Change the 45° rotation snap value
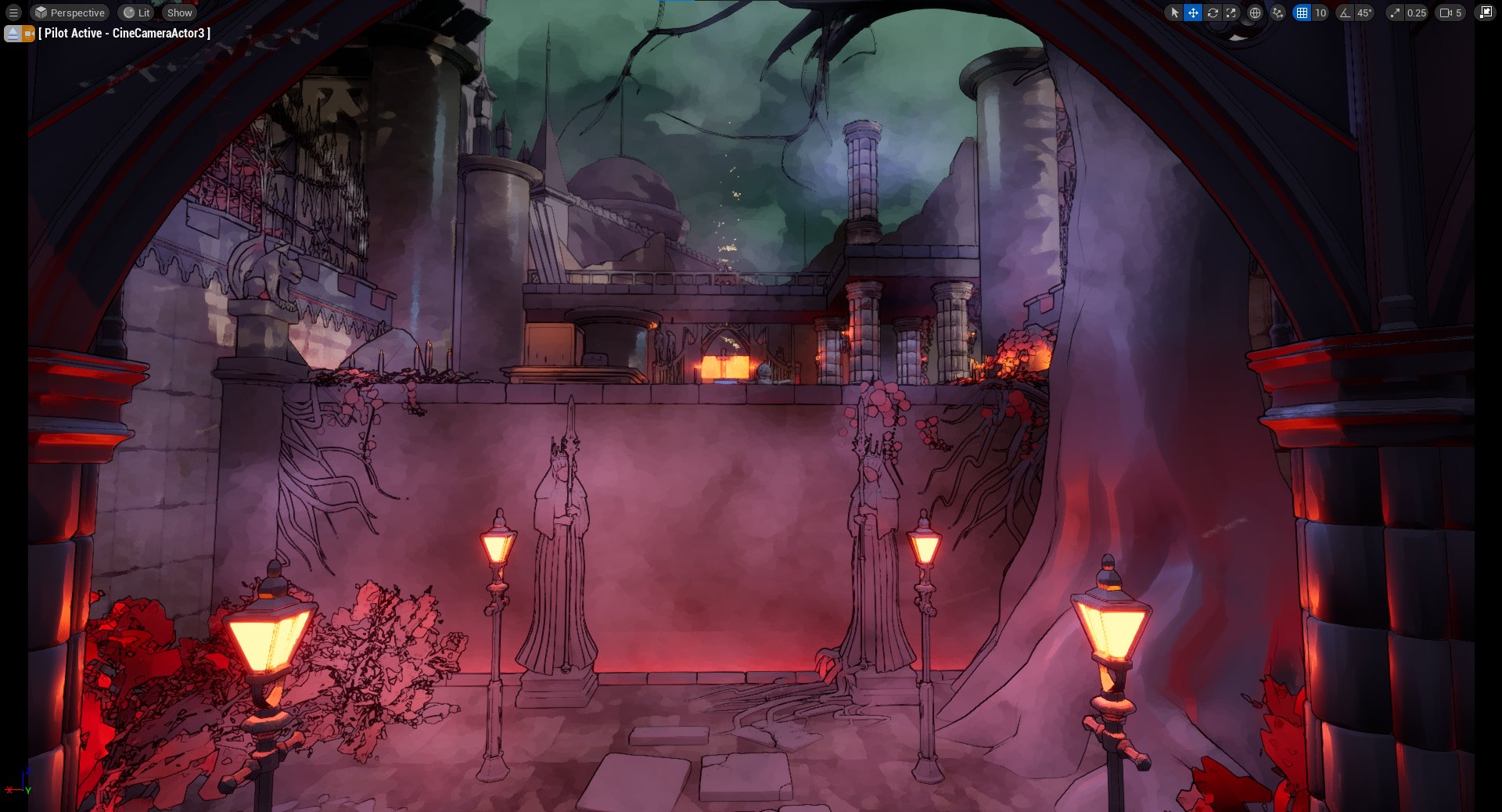The image size is (1502, 812). 1364,13
